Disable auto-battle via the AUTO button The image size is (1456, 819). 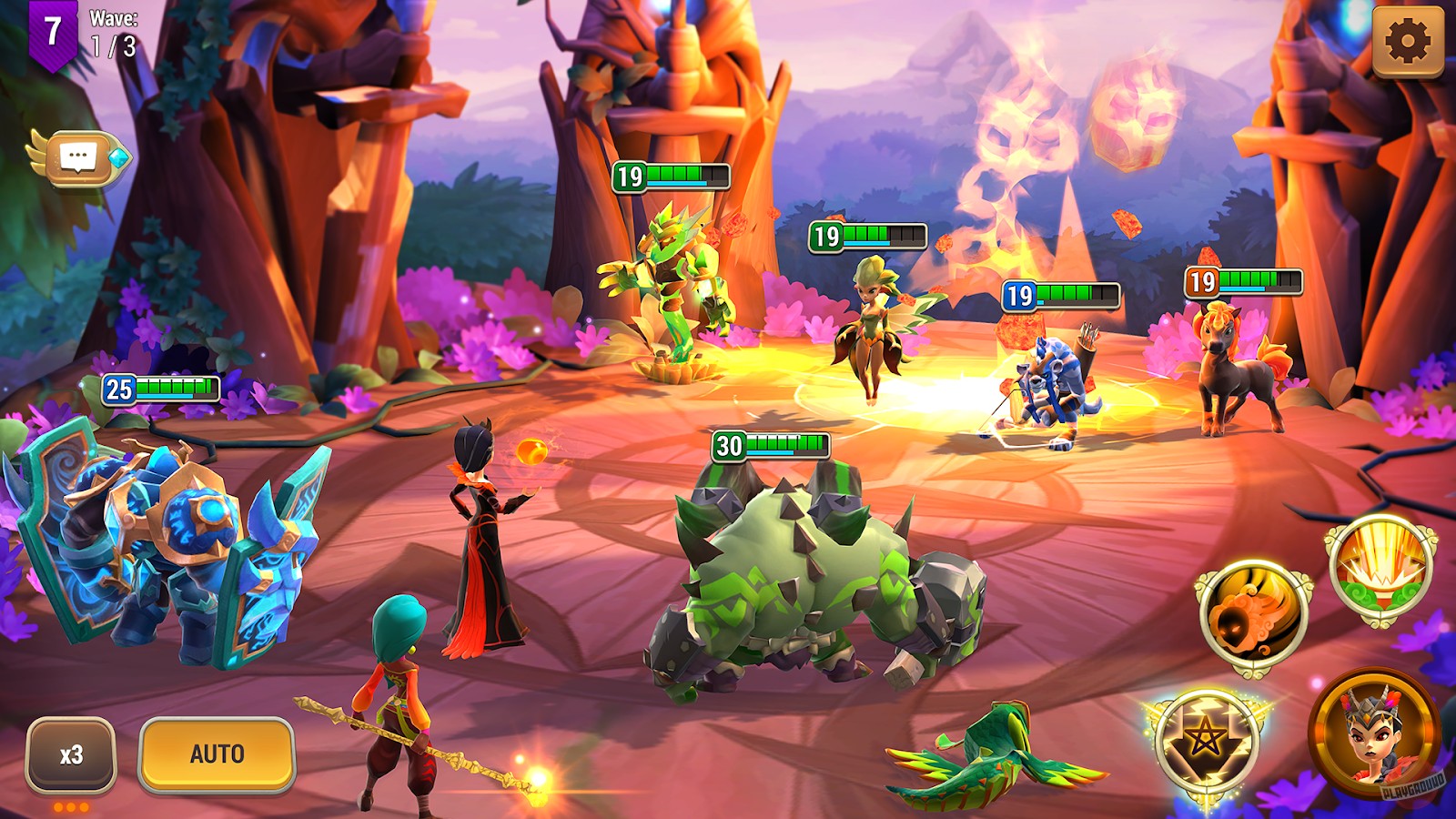point(217,753)
